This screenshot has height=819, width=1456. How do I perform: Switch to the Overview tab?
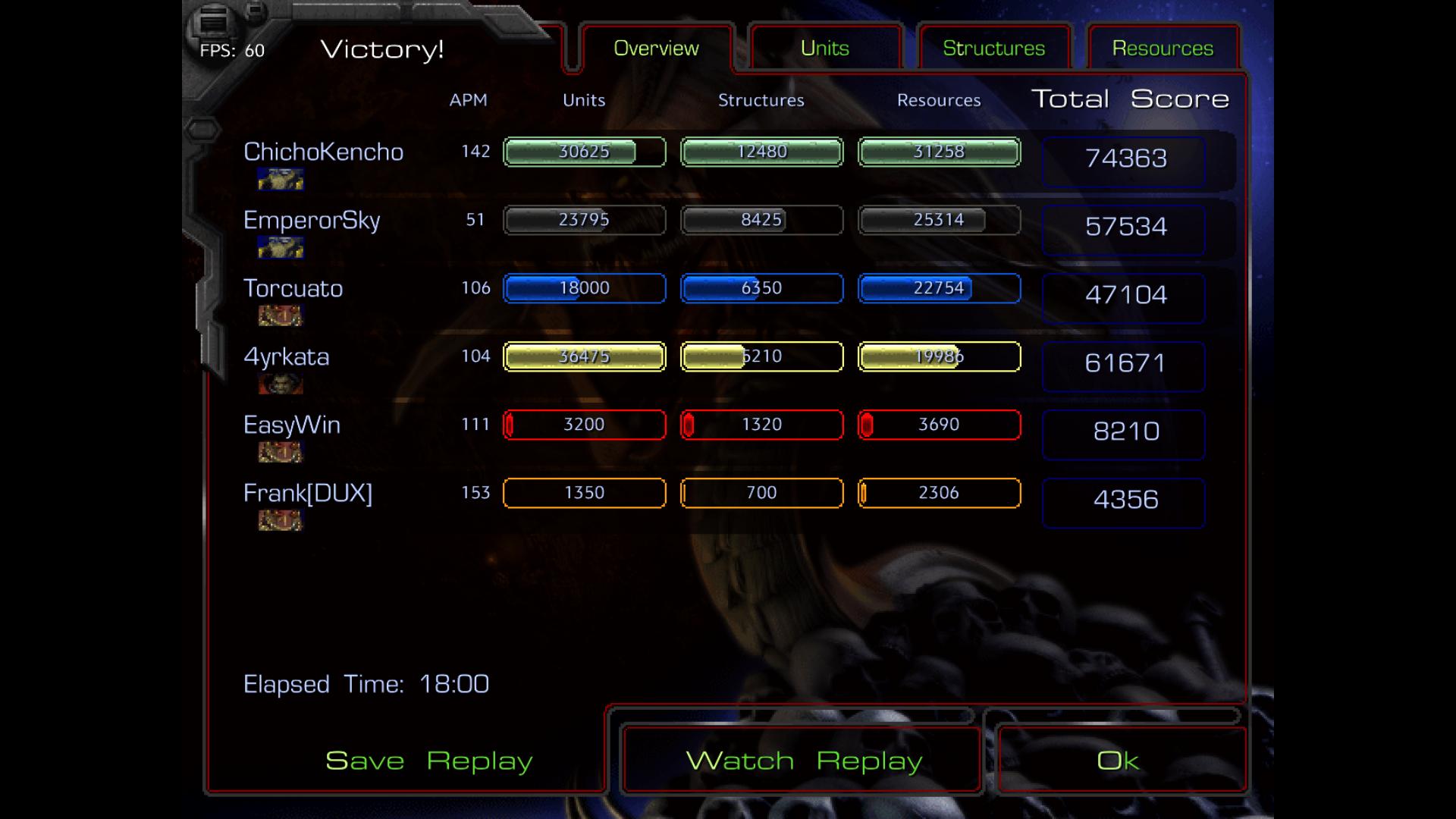click(656, 49)
